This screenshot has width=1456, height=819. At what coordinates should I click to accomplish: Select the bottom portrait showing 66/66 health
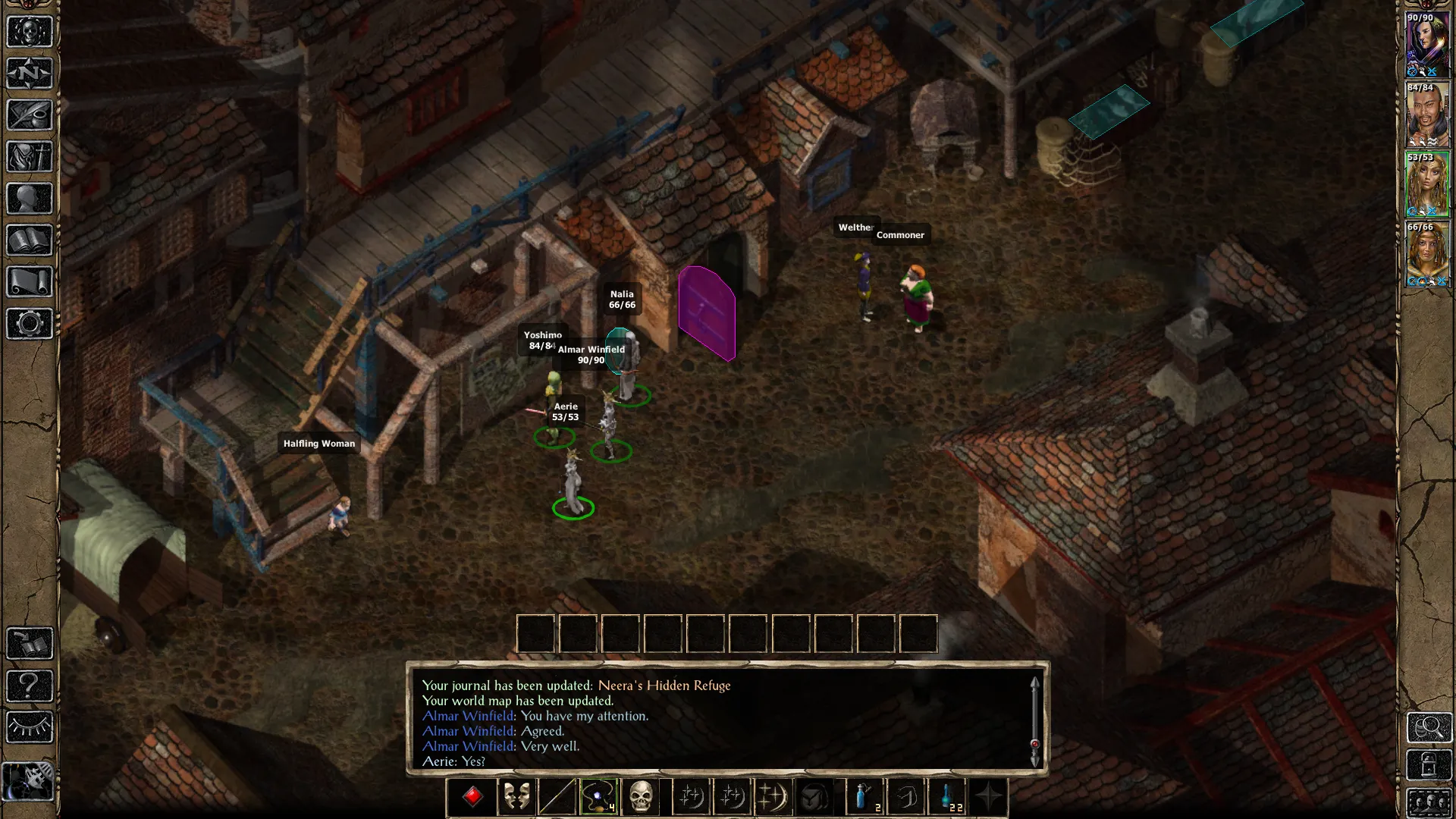(1427, 254)
